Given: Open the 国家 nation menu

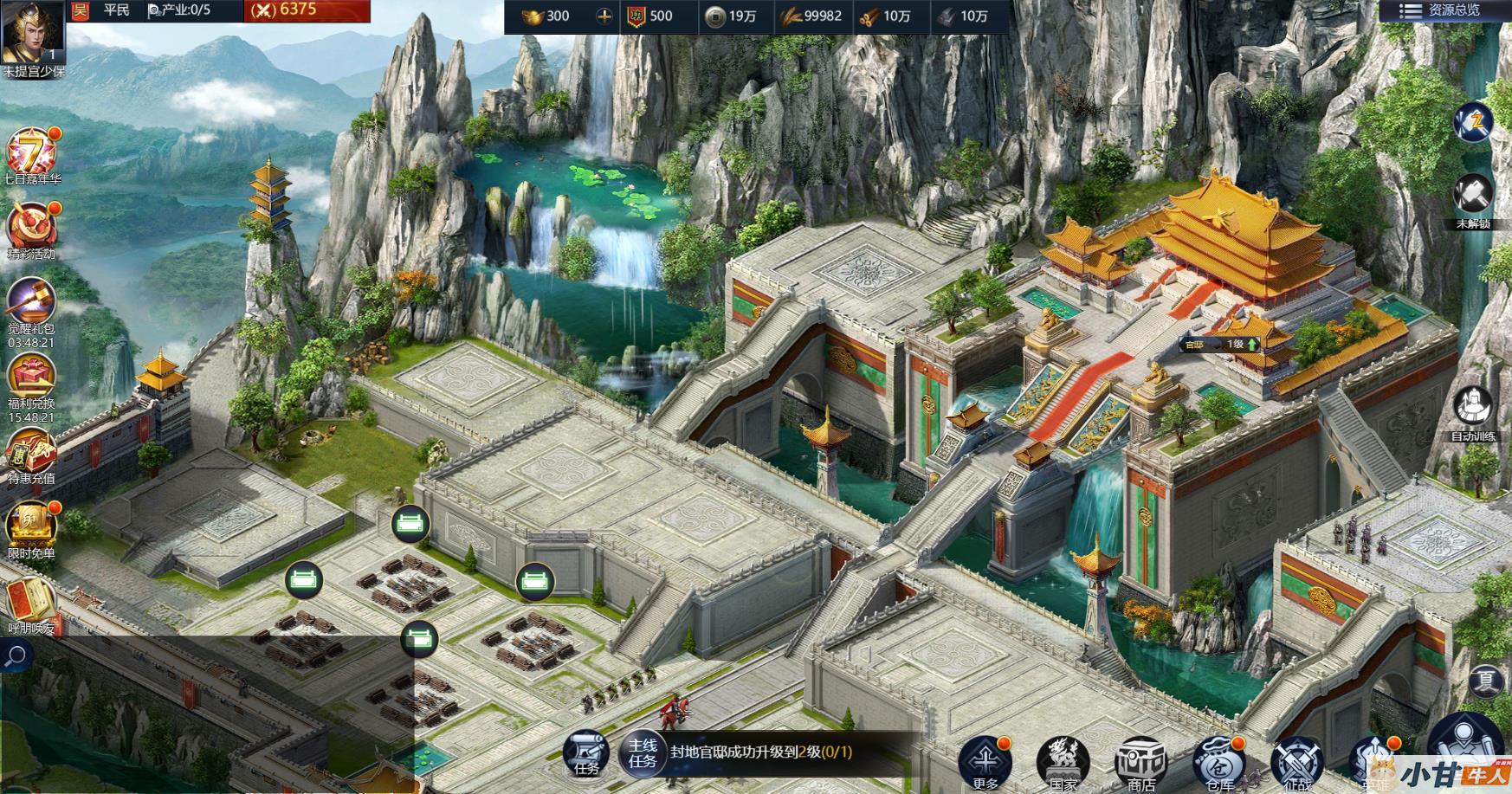Looking at the screenshot, I should [1063, 762].
